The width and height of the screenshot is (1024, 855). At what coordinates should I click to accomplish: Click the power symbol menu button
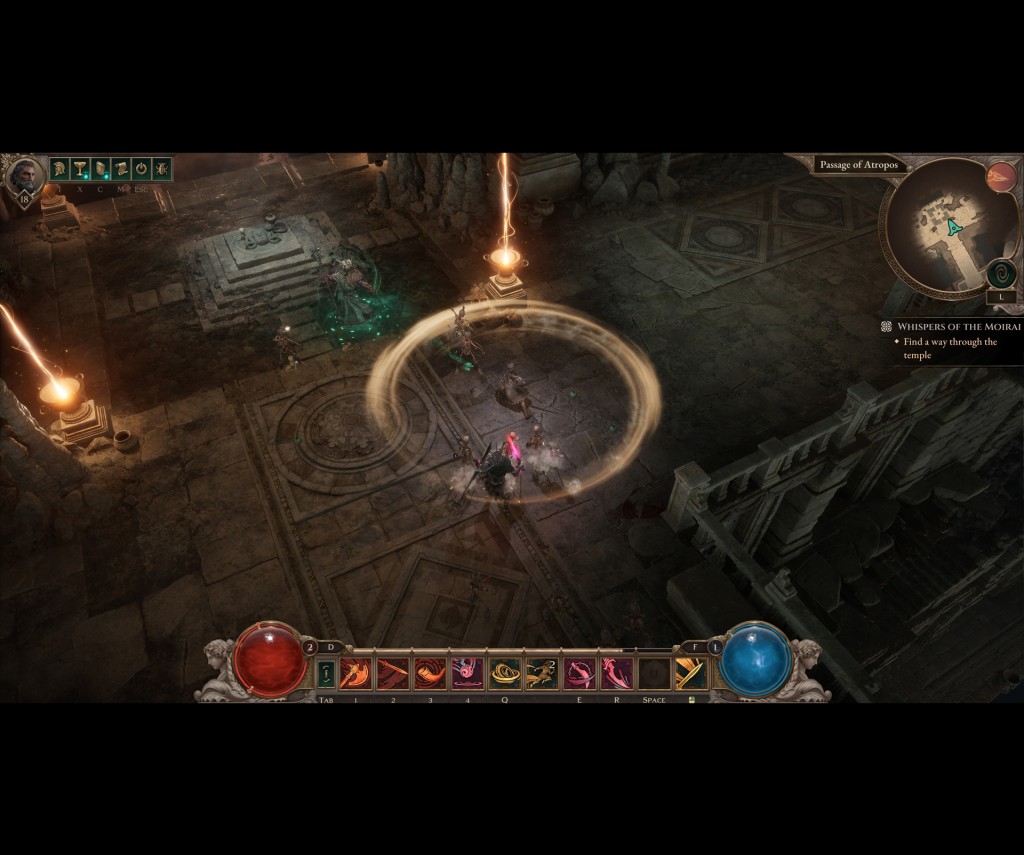pyautogui.click(x=141, y=169)
